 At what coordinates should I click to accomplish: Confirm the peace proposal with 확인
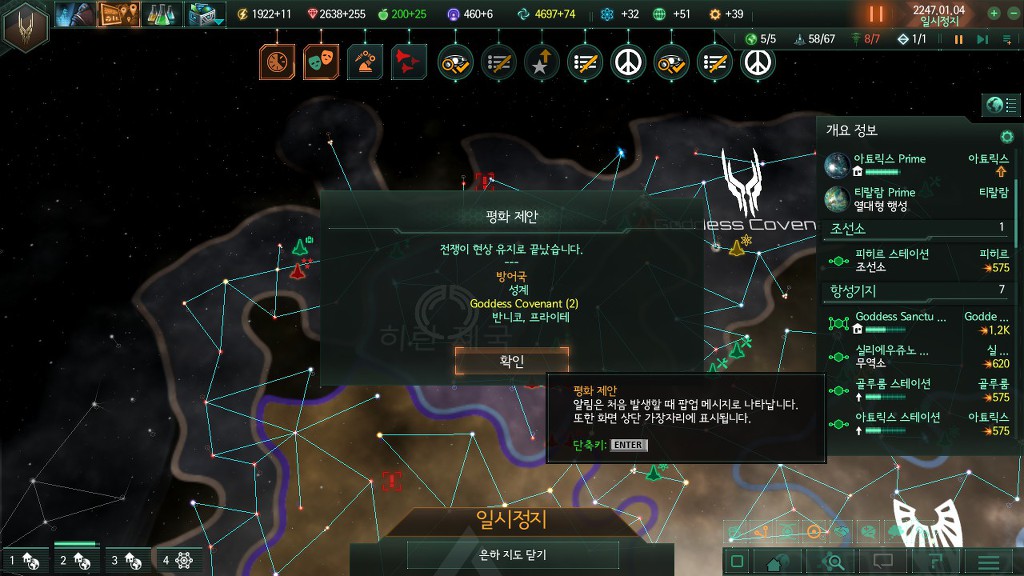(511, 361)
